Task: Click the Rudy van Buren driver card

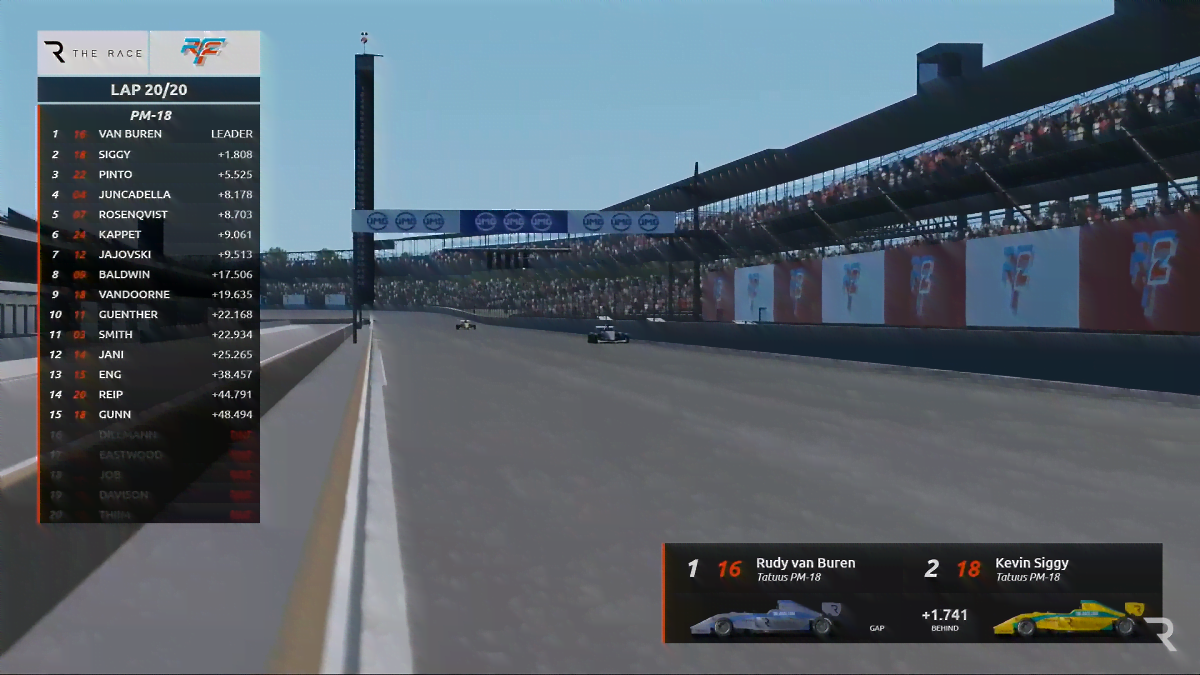Action: [x=780, y=592]
